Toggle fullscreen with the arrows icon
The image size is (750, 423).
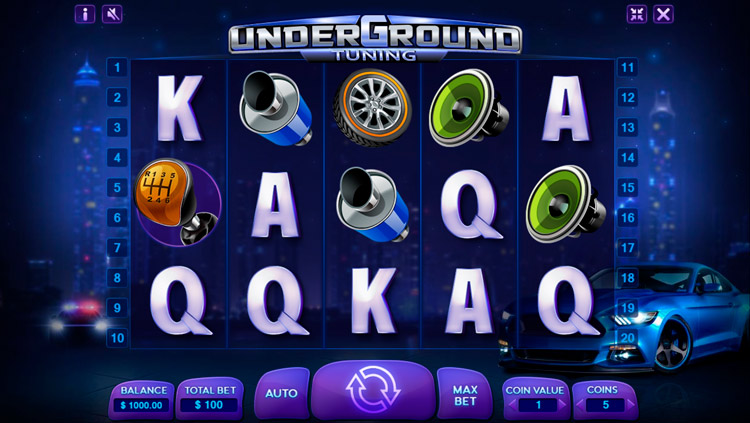point(637,14)
